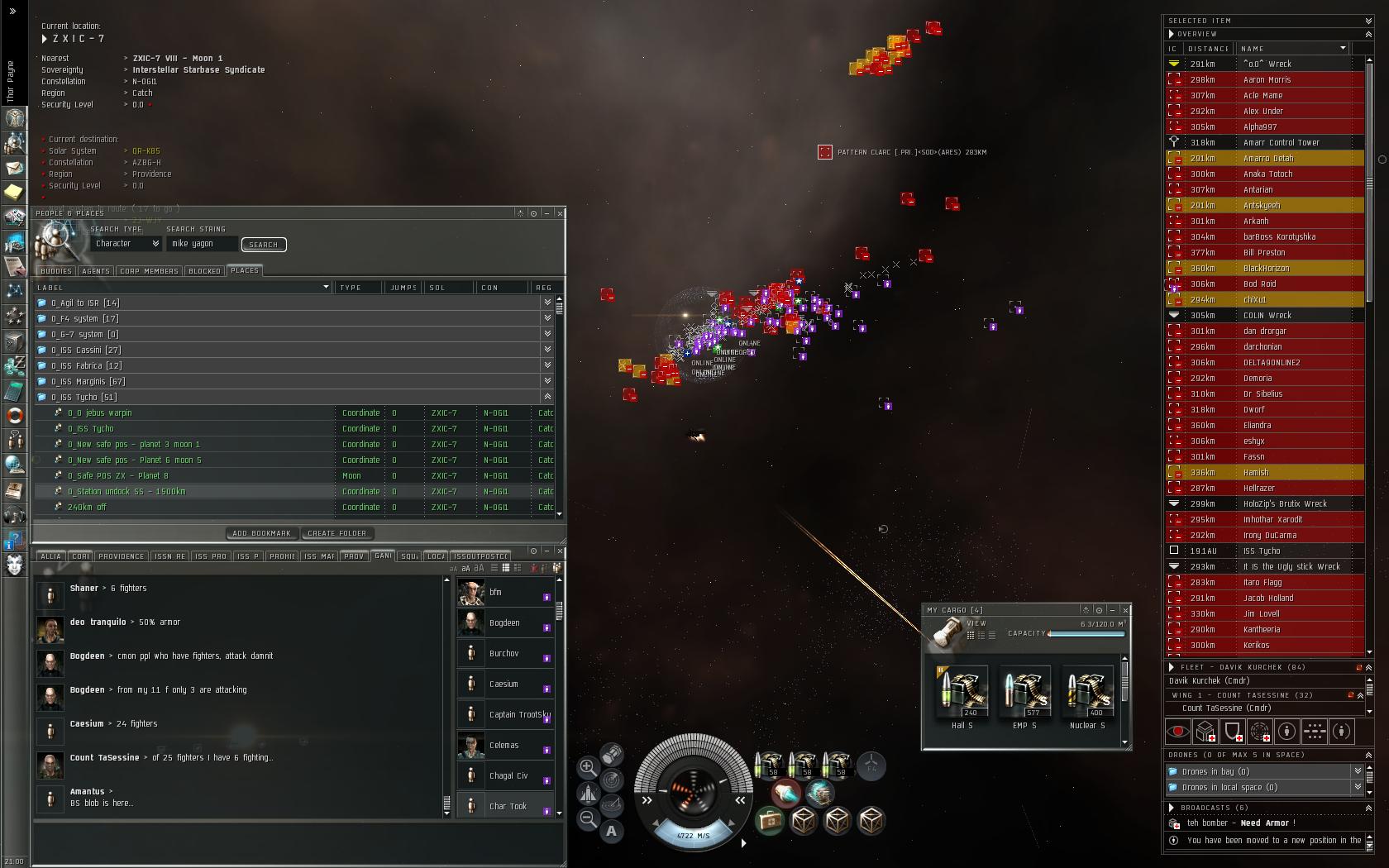Switch to the Buddies tab

point(56,271)
